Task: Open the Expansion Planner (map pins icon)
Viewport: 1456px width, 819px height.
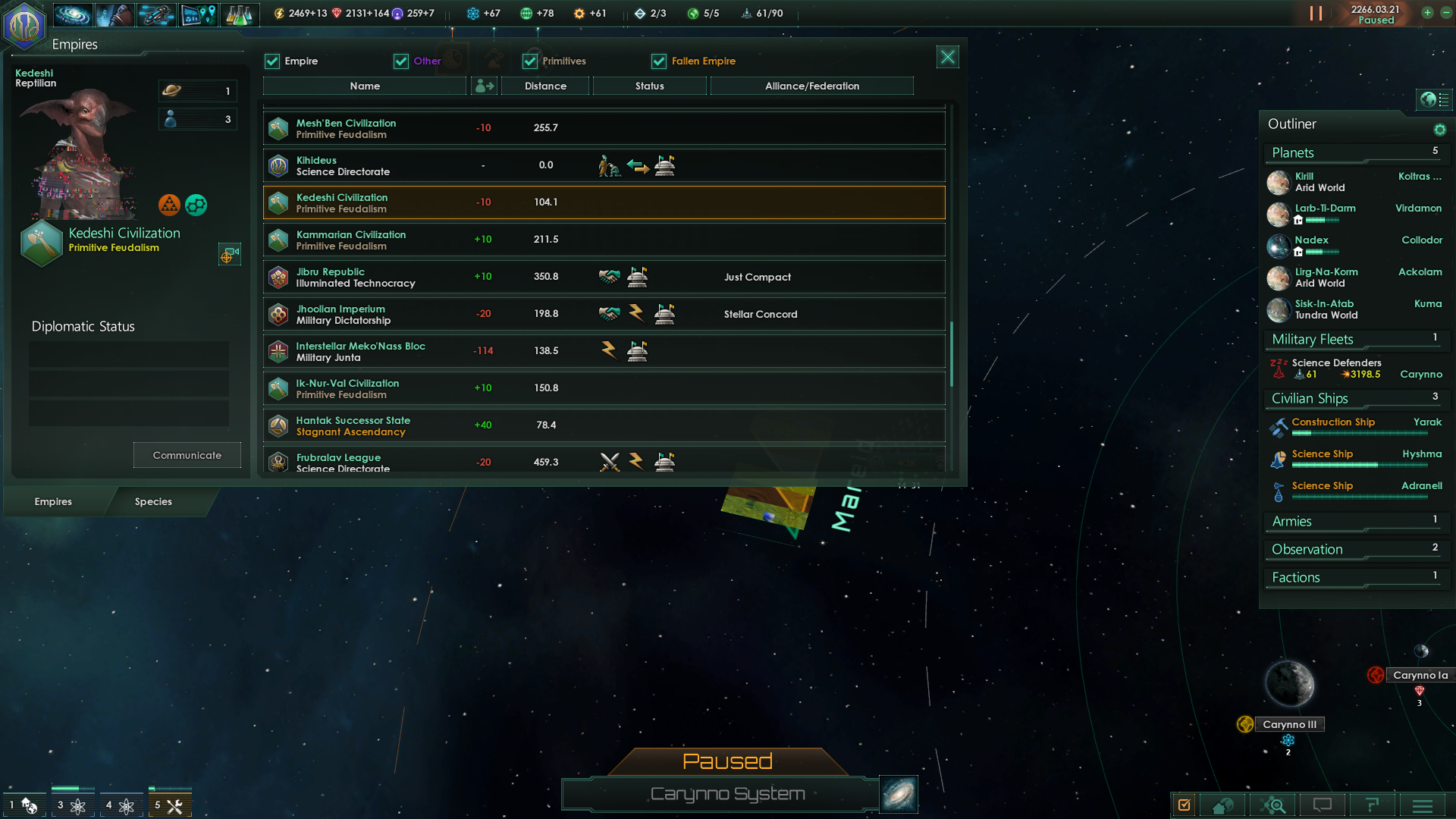Action: [x=199, y=14]
